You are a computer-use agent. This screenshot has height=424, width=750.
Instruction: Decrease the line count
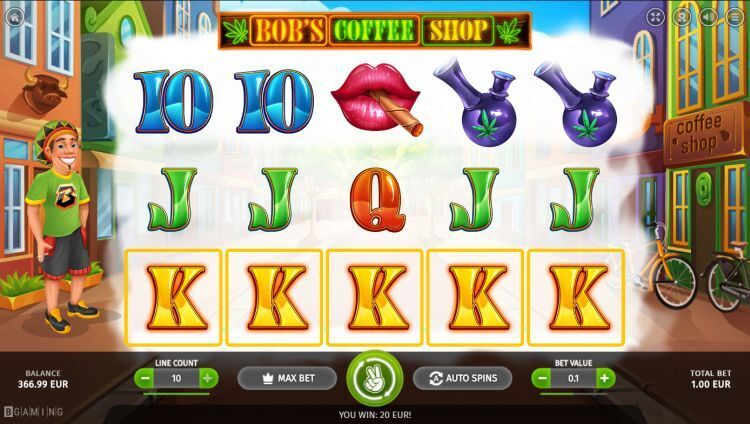tap(146, 378)
